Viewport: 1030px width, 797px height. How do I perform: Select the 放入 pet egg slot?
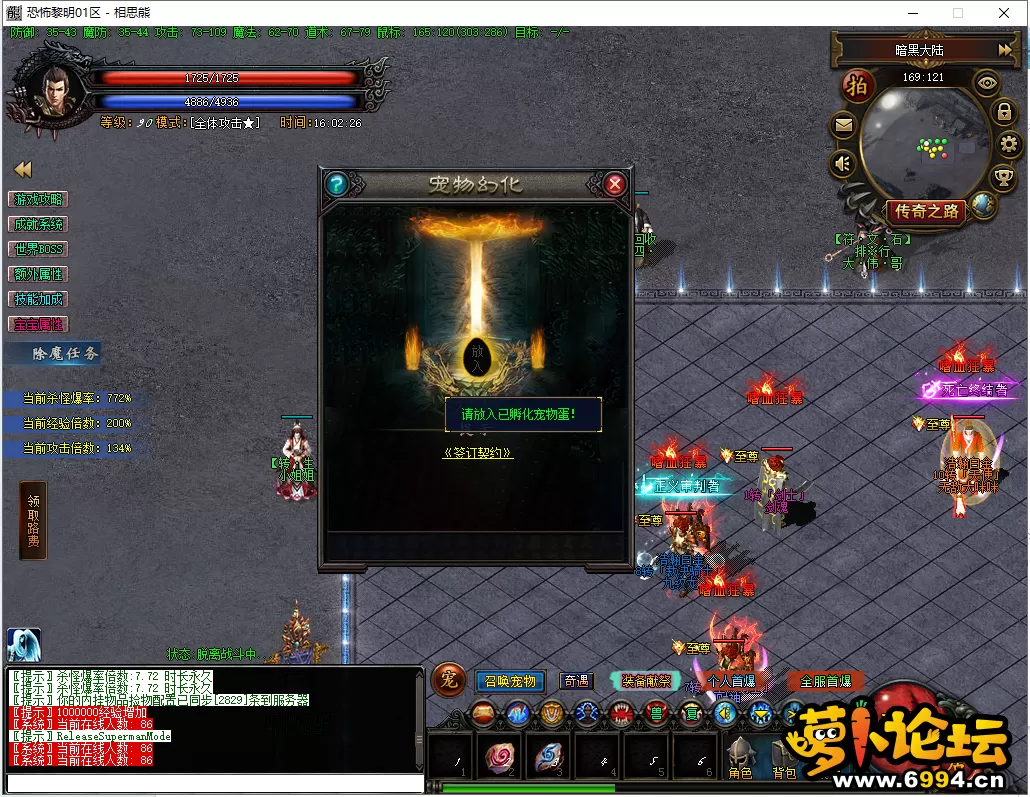click(x=475, y=357)
